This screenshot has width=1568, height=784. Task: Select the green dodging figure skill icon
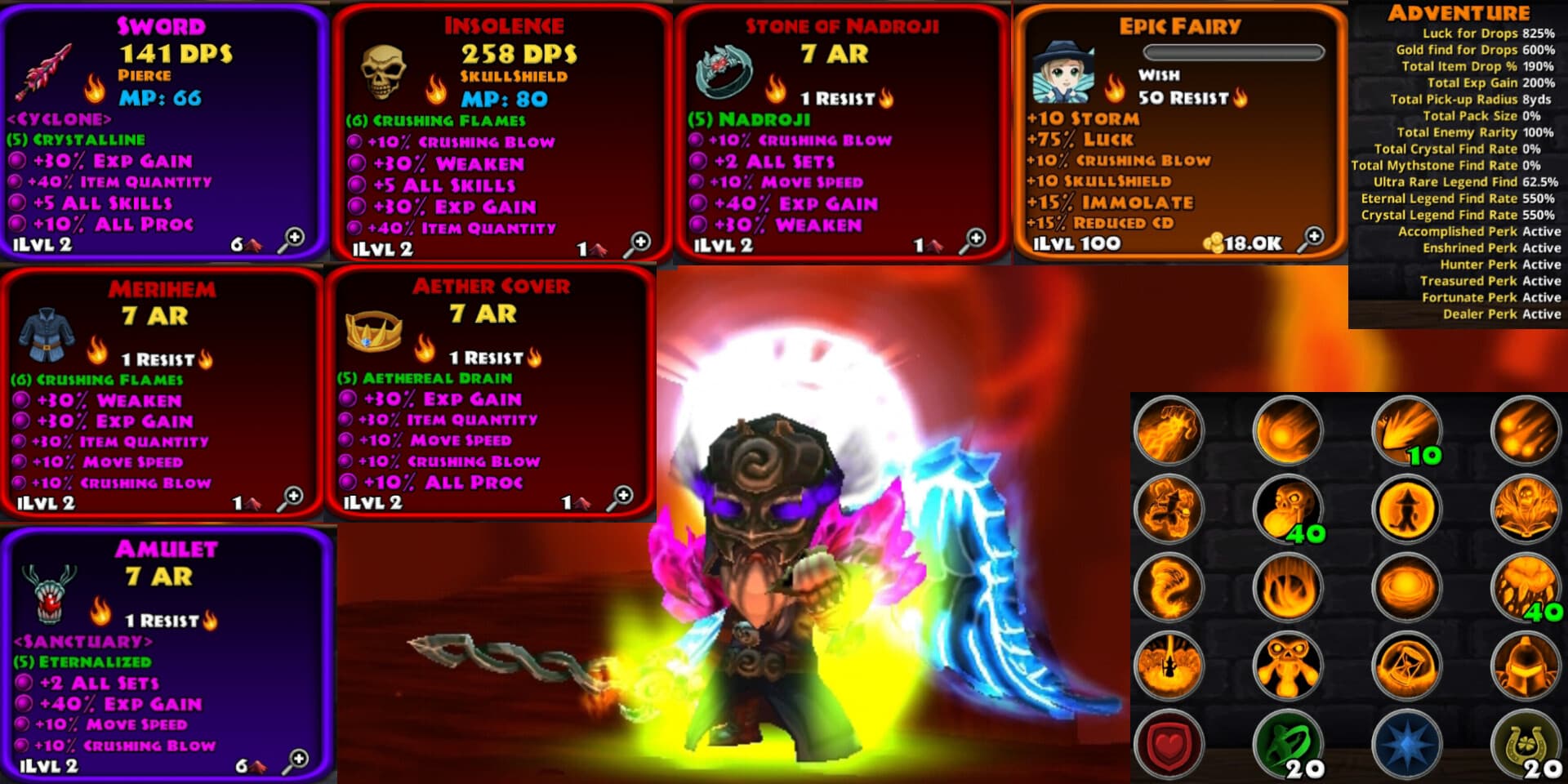pyautogui.click(x=1288, y=745)
